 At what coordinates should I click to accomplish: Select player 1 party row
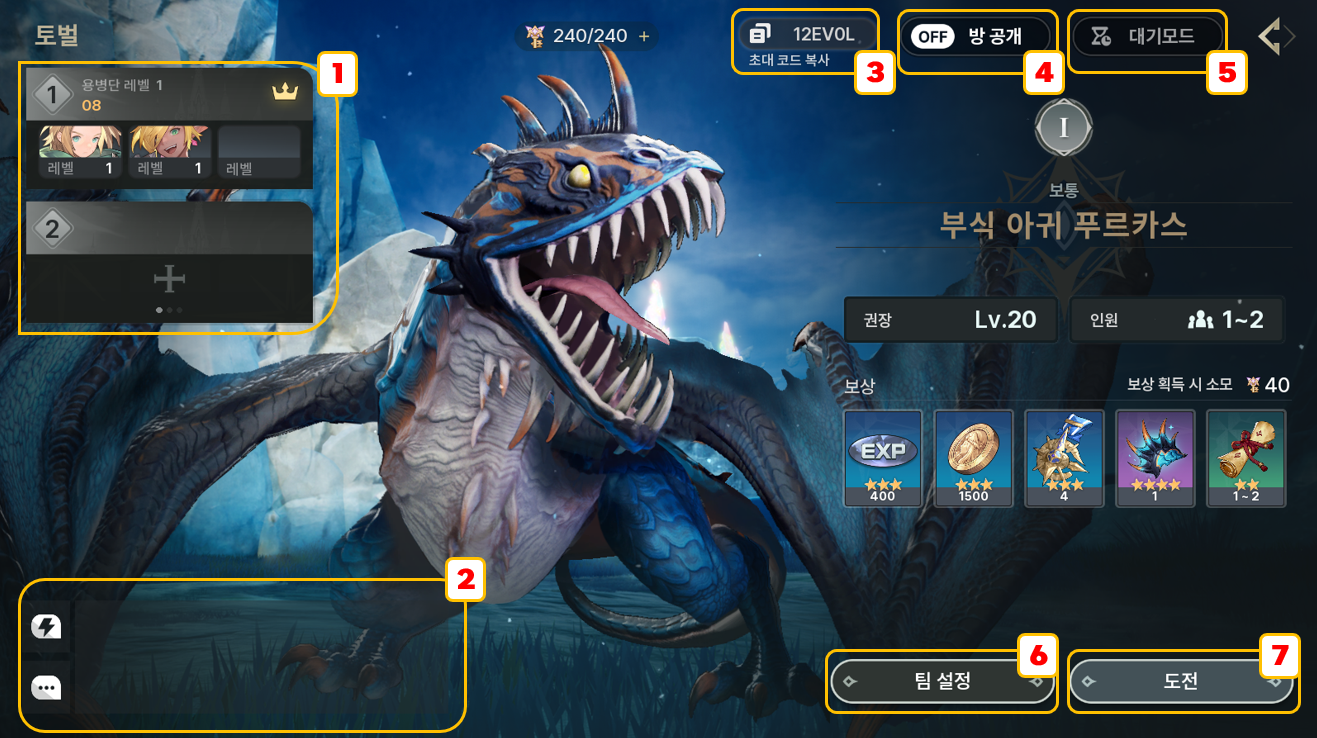[x=169, y=94]
